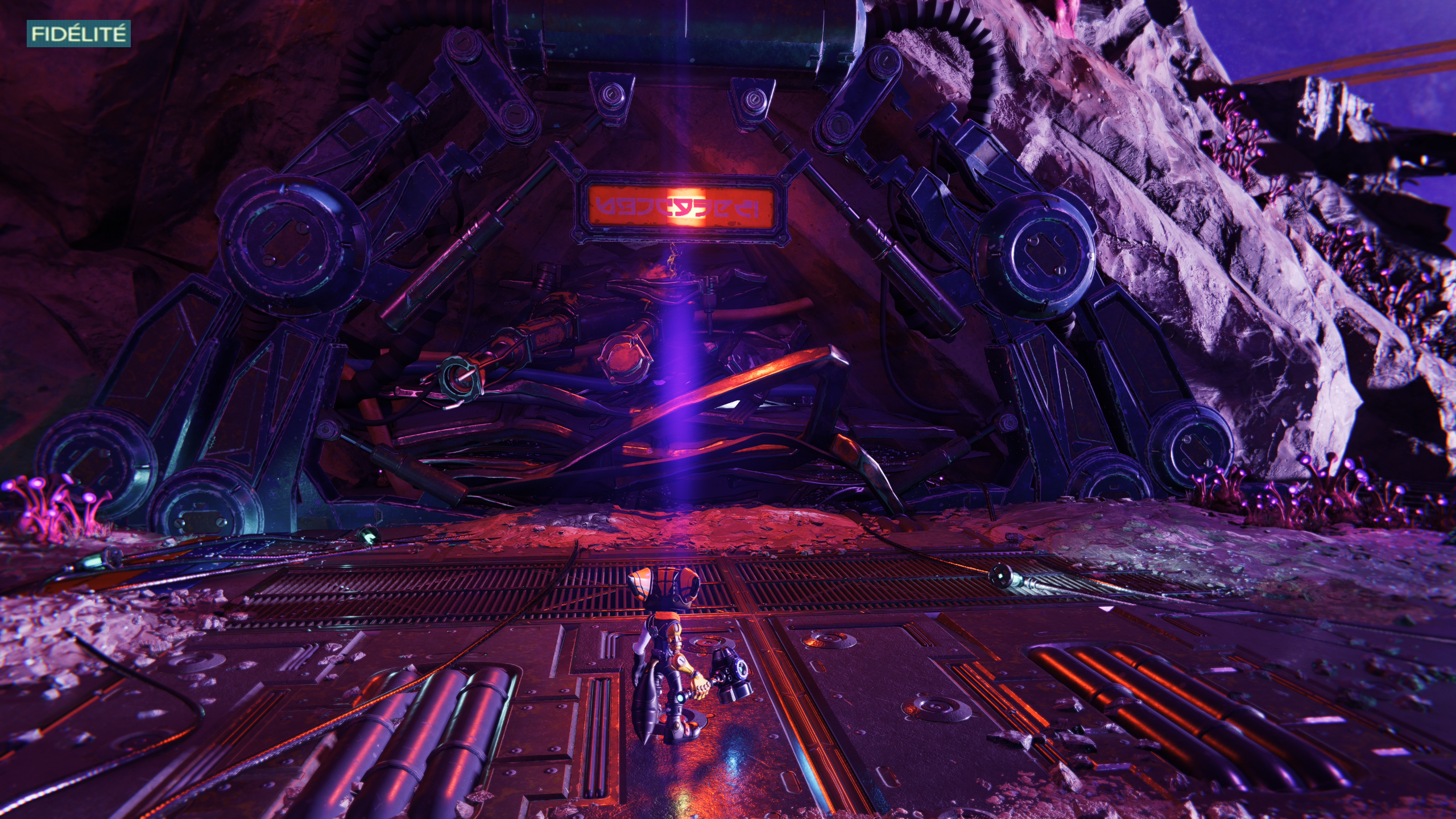Click the FIDÉLITÉ graphics mode badge
The height and width of the screenshot is (819, 1456).
(78, 34)
